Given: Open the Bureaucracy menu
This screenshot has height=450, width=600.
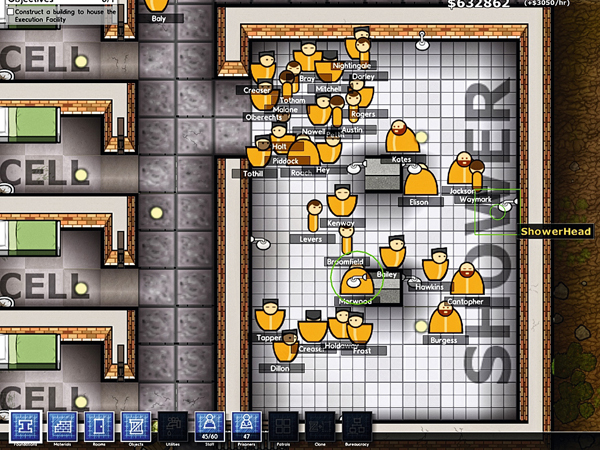Looking at the screenshot, I should pyautogui.click(x=356, y=427).
